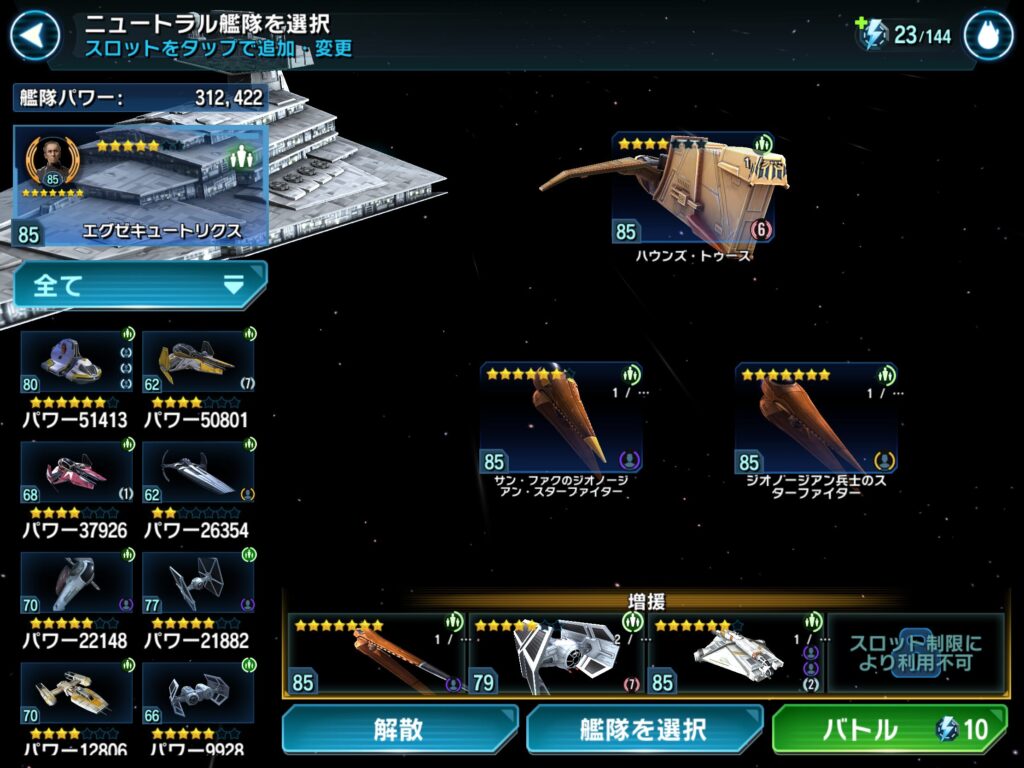This screenshot has width=1024, height=768.
Task: Select the ship with パワー22148
Action: [x=77, y=583]
